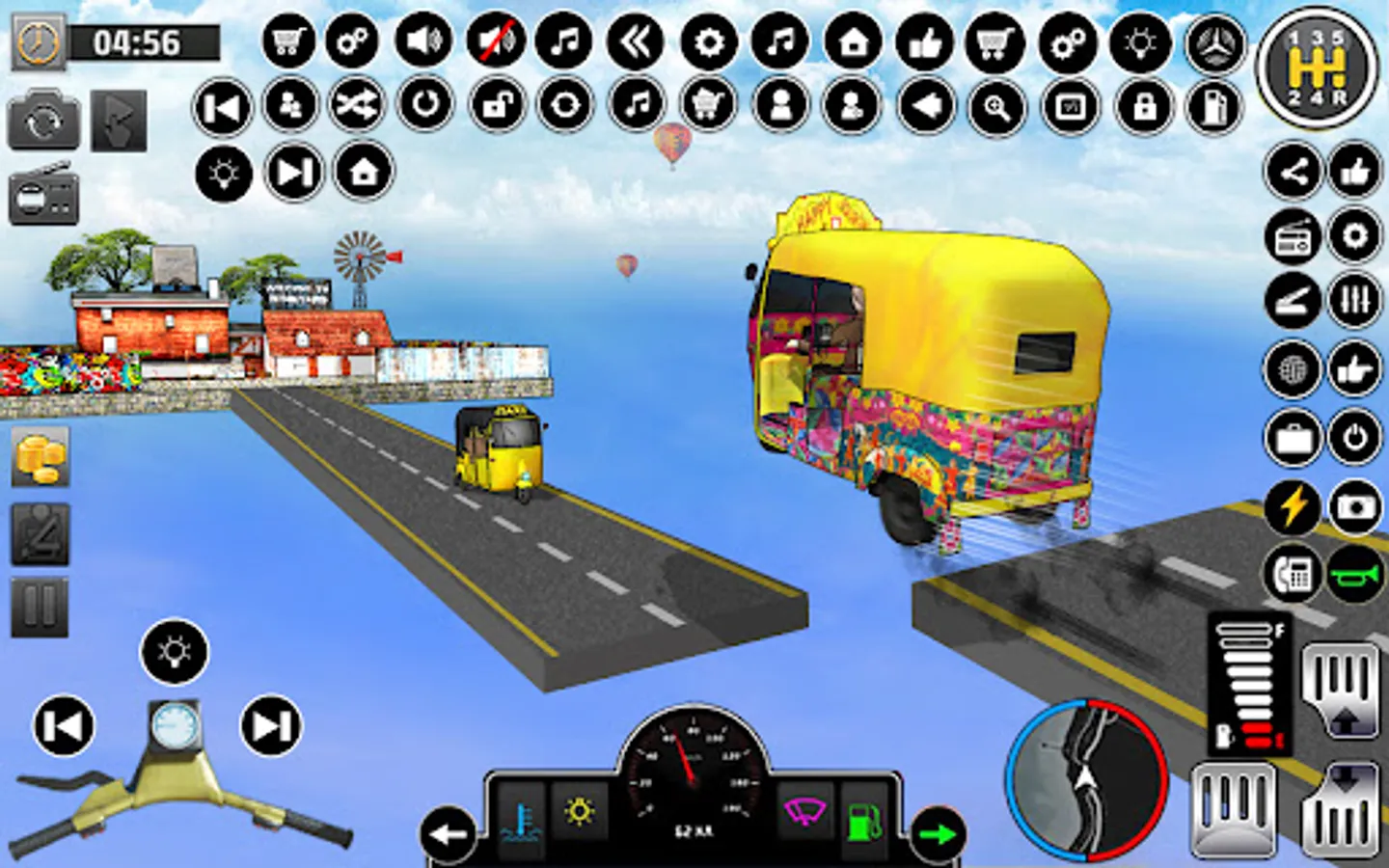Select the steering wheel control icon
1389x868 pixels.
tap(1217, 43)
